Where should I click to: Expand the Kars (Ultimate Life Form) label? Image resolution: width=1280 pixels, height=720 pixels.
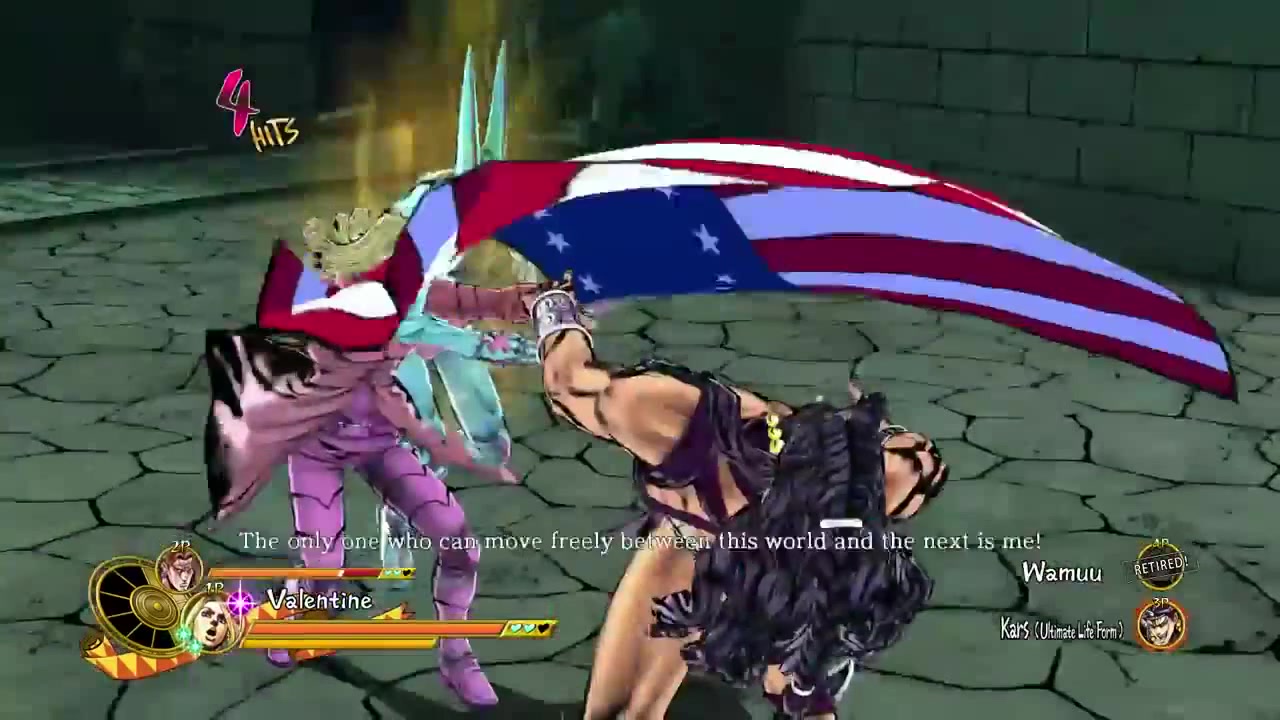1061,628
